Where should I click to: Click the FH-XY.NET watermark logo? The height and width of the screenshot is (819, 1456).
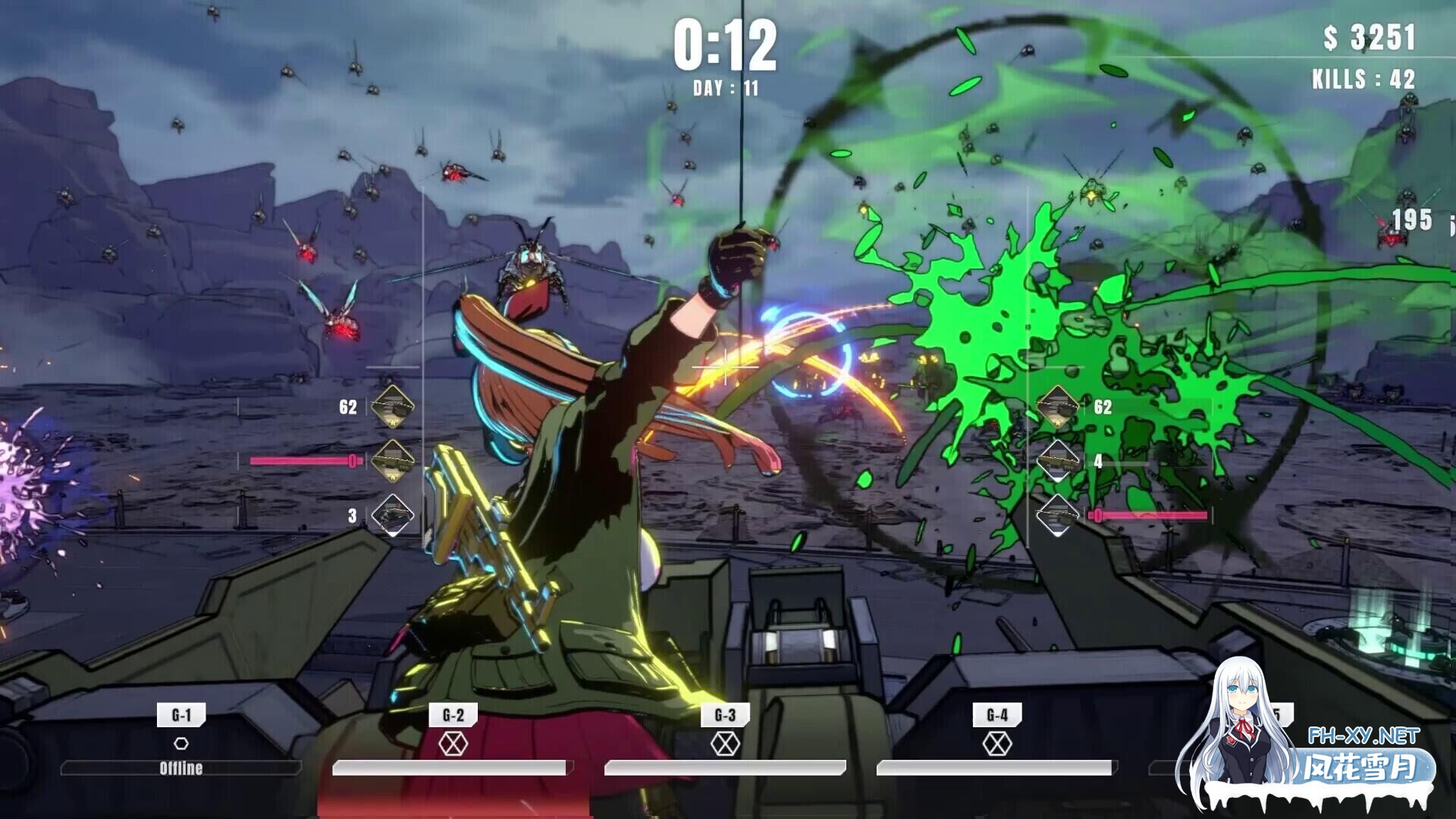click(x=1363, y=736)
